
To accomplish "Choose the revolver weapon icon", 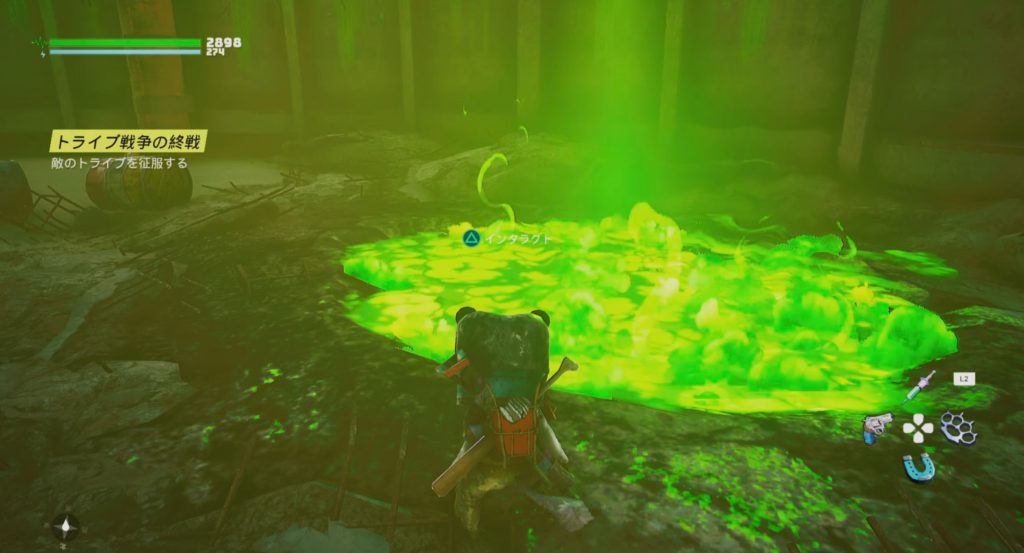I will (x=876, y=428).
